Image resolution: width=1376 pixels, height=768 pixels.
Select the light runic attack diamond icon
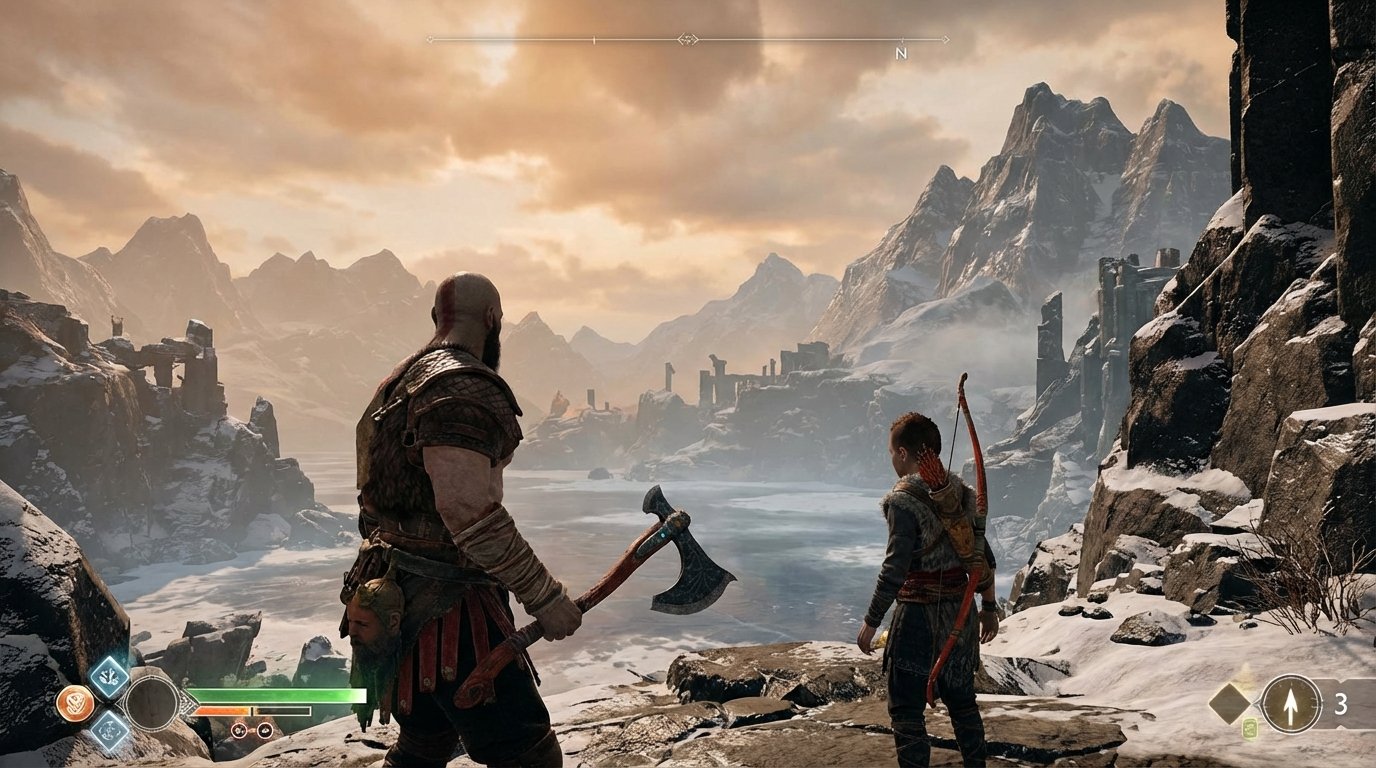click(x=110, y=676)
